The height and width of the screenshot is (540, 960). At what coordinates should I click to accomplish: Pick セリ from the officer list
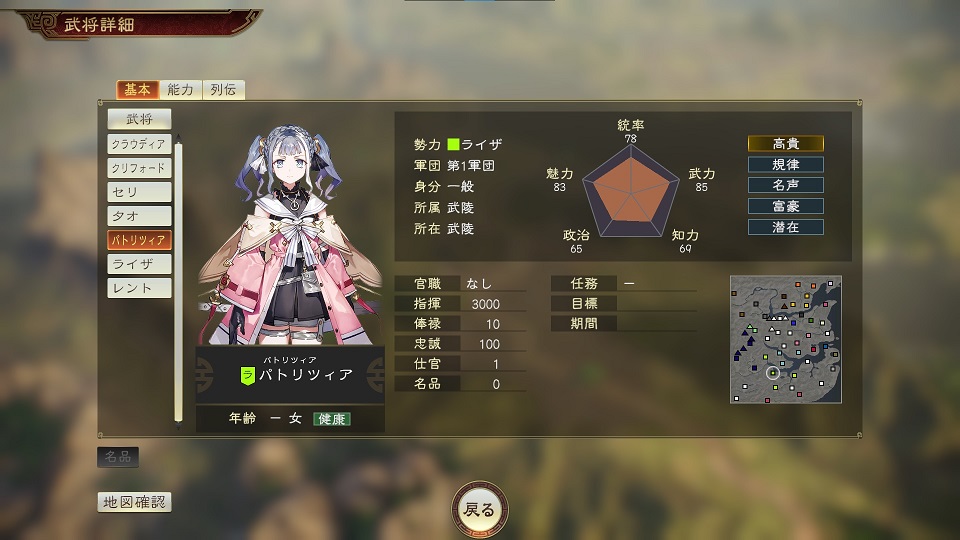coord(139,192)
